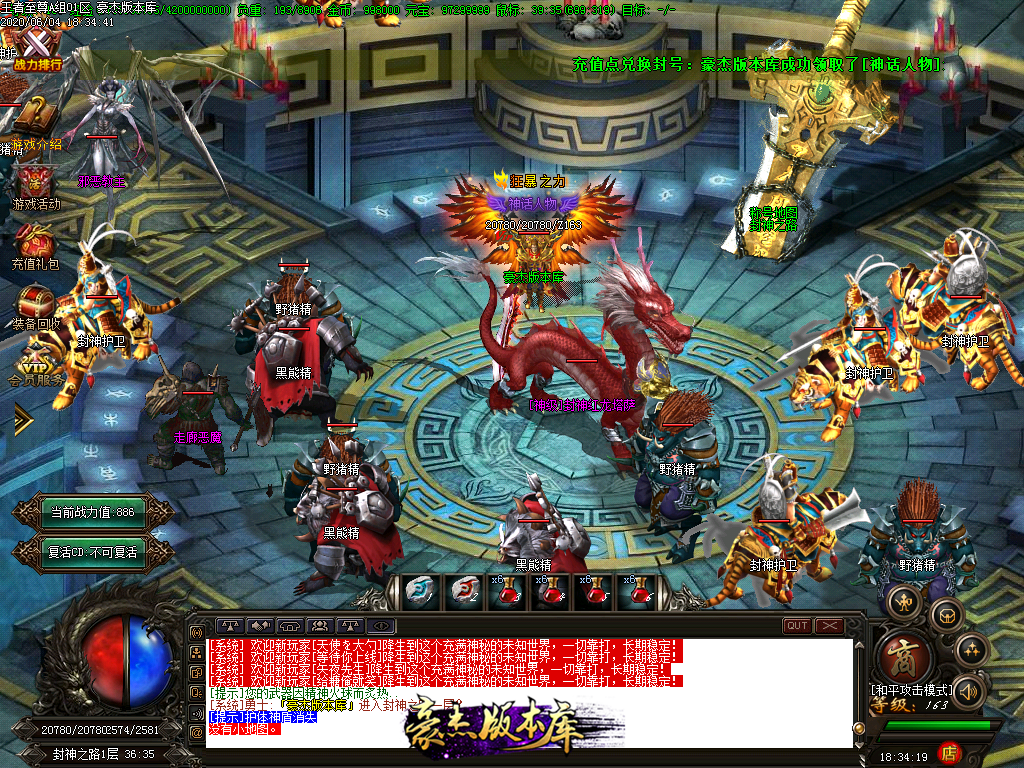
Task: Expand the left side arrow panel
Action: [22, 420]
